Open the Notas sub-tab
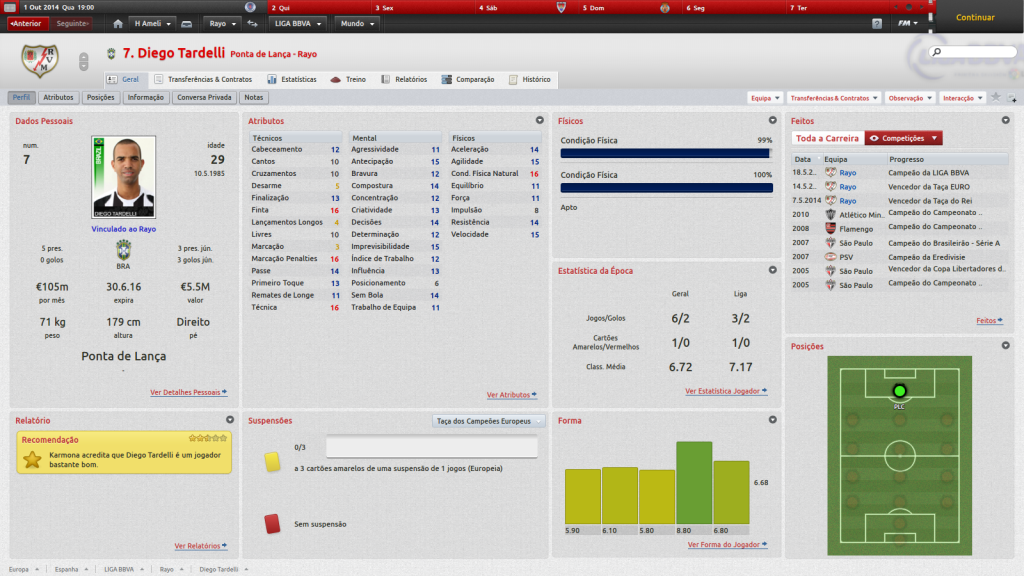Image resolution: width=1024 pixels, height=576 pixels. coord(253,98)
